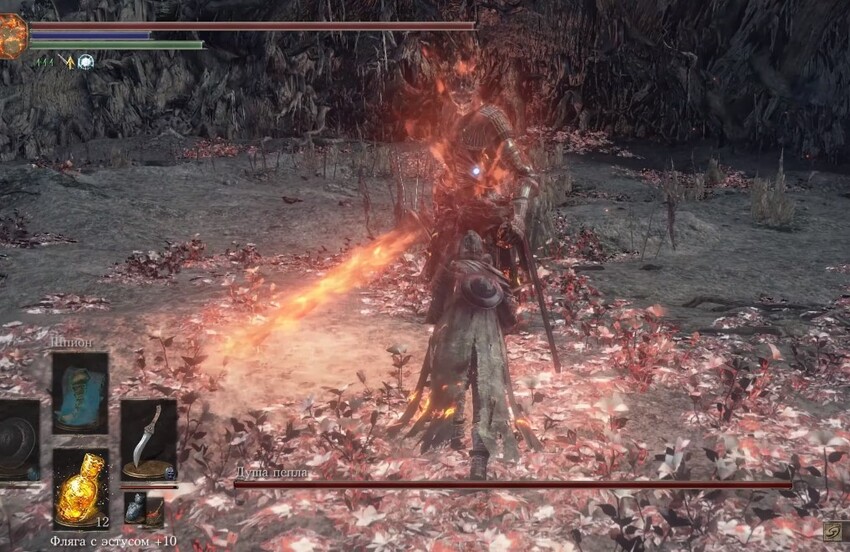
Task: Click the yellow arrow buff status icon
Action: [67, 62]
